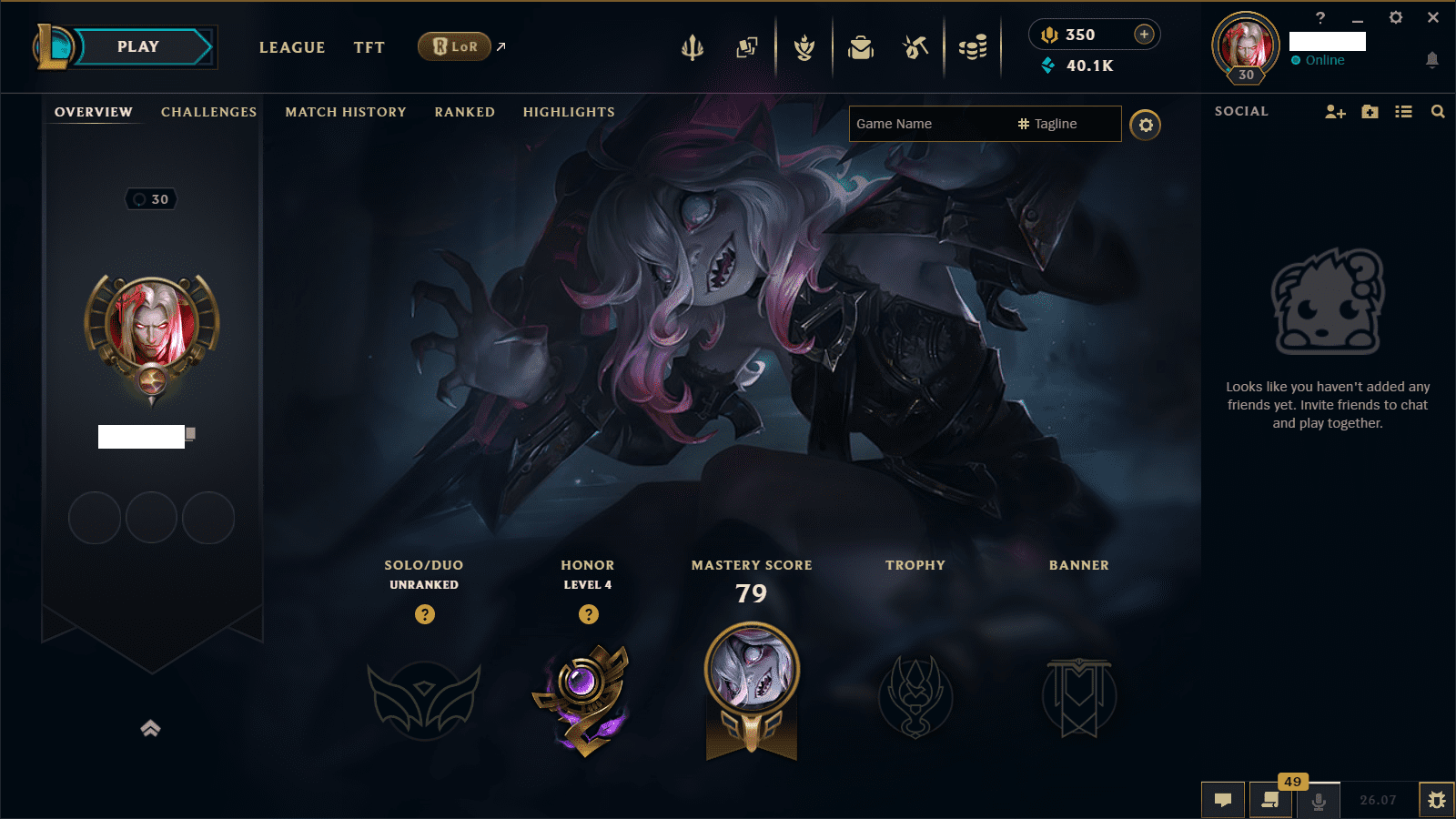View Missions via the crest icon
The height and width of the screenshot is (819, 1456).
point(804,47)
